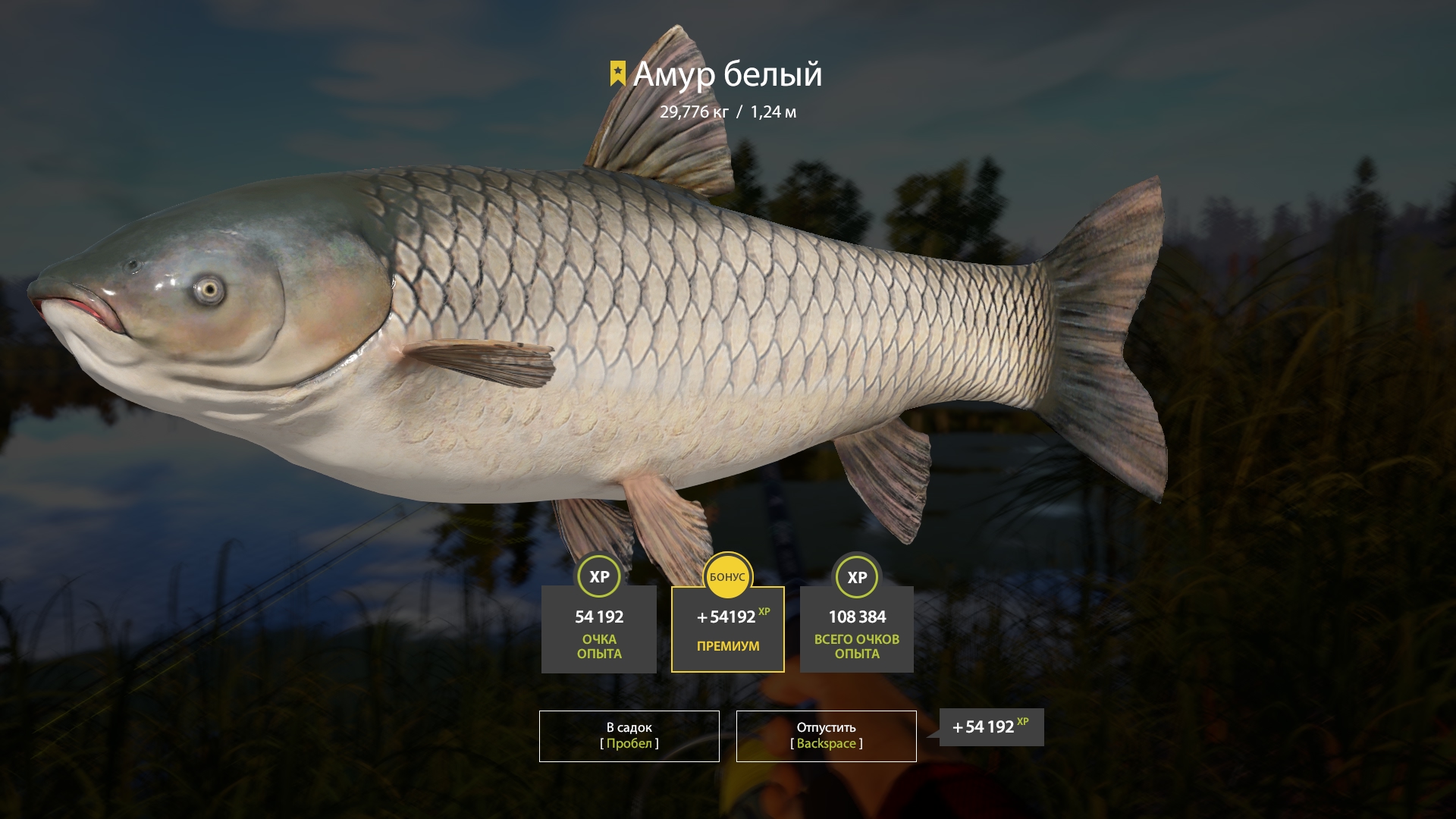Select the Премиум bonus XP panel
1456x819 pixels.
click(x=727, y=629)
